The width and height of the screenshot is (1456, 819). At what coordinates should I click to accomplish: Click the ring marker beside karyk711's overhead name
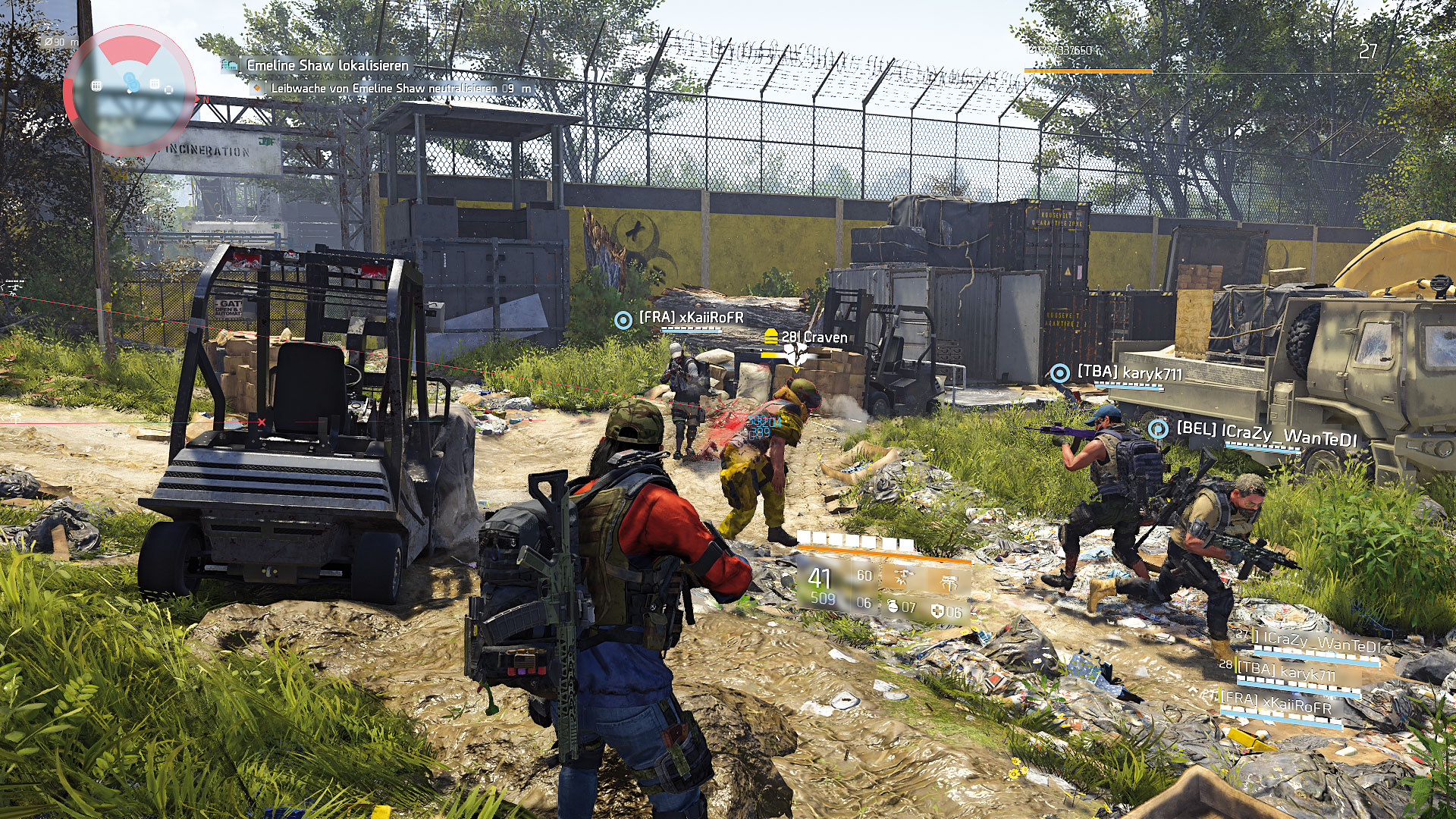click(1059, 373)
